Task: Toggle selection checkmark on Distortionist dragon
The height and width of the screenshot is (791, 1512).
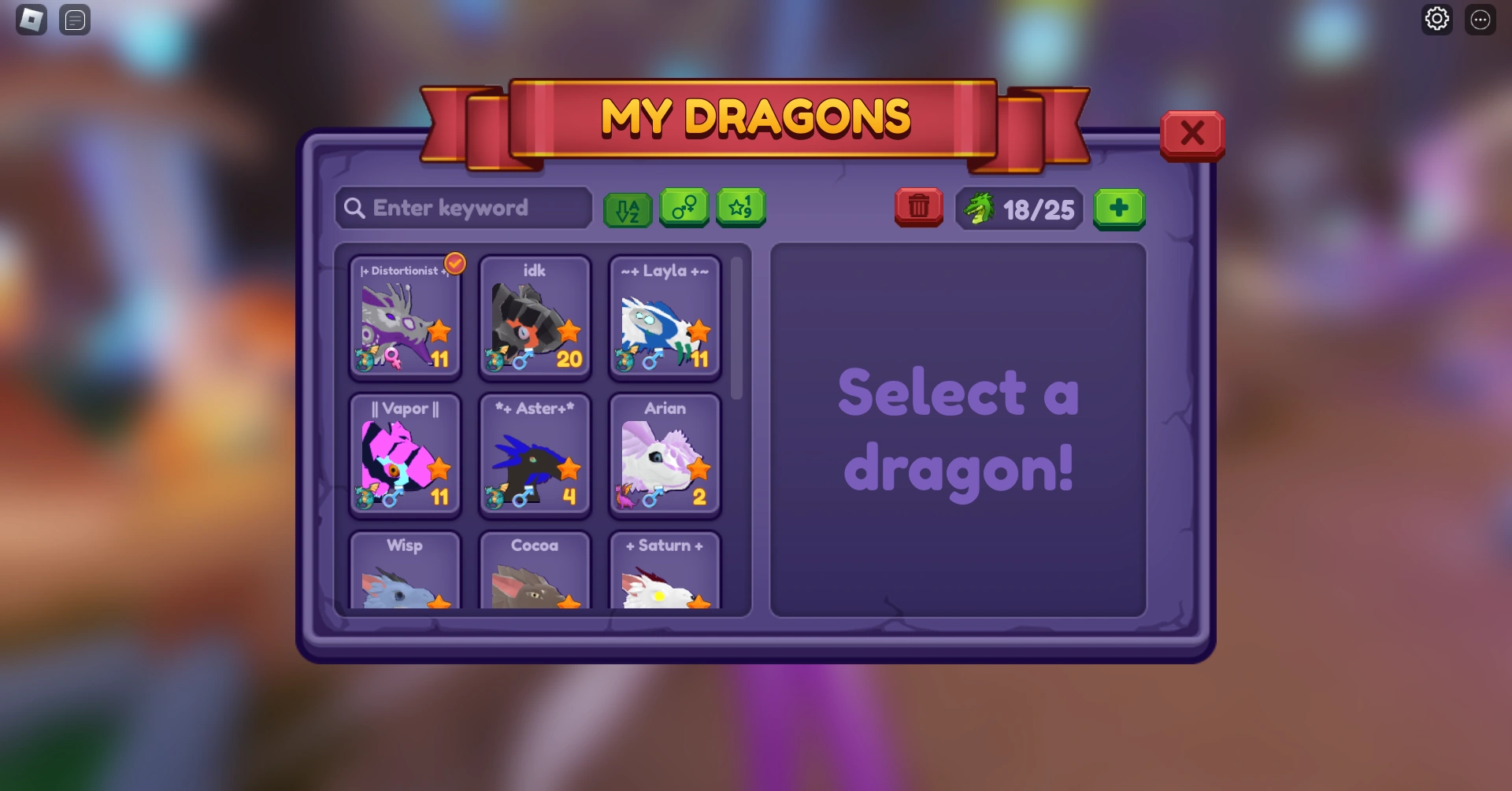Action: tap(455, 264)
